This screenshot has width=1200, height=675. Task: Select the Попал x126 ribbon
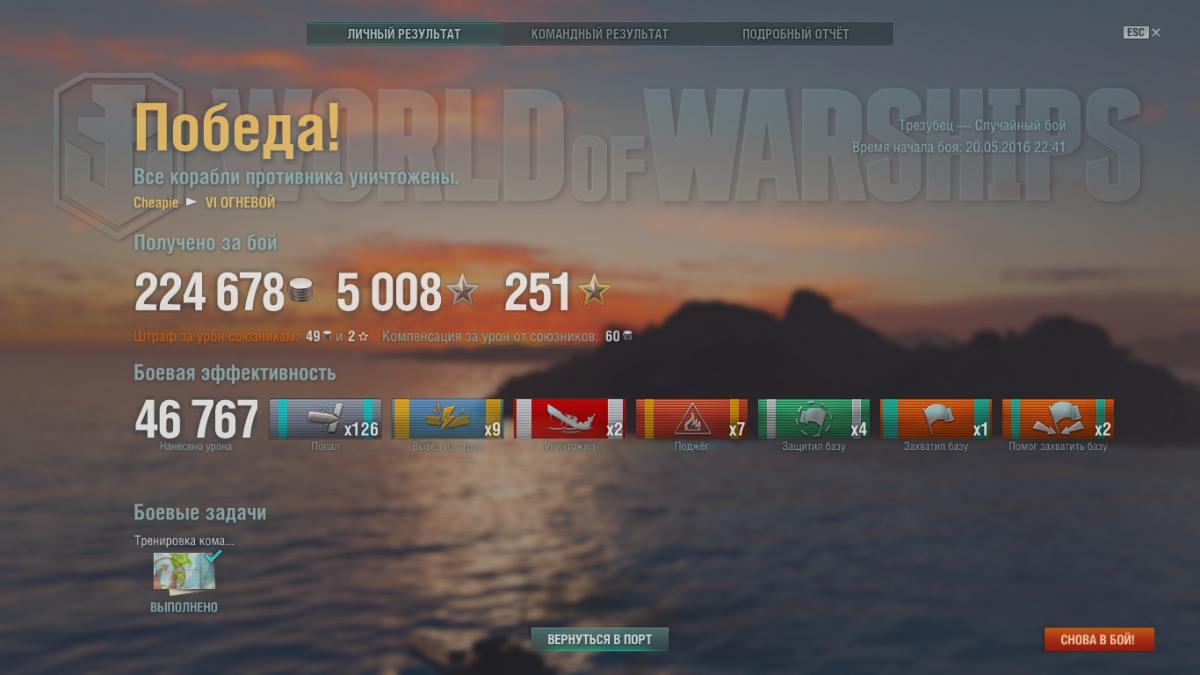coord(325,419)
